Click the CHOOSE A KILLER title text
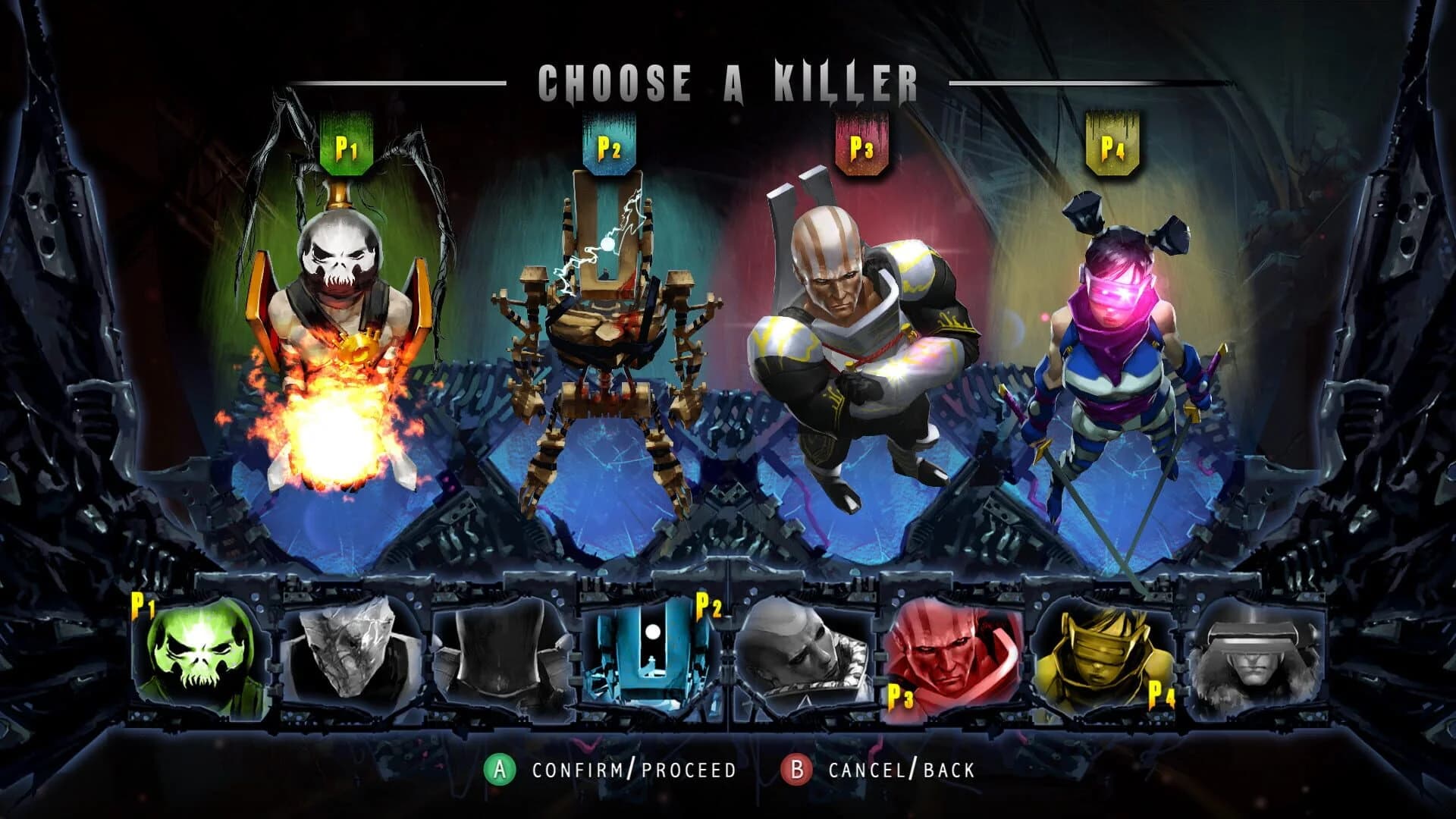Image resolution: width=1456 pixels, height=819 pixels. 728,78
